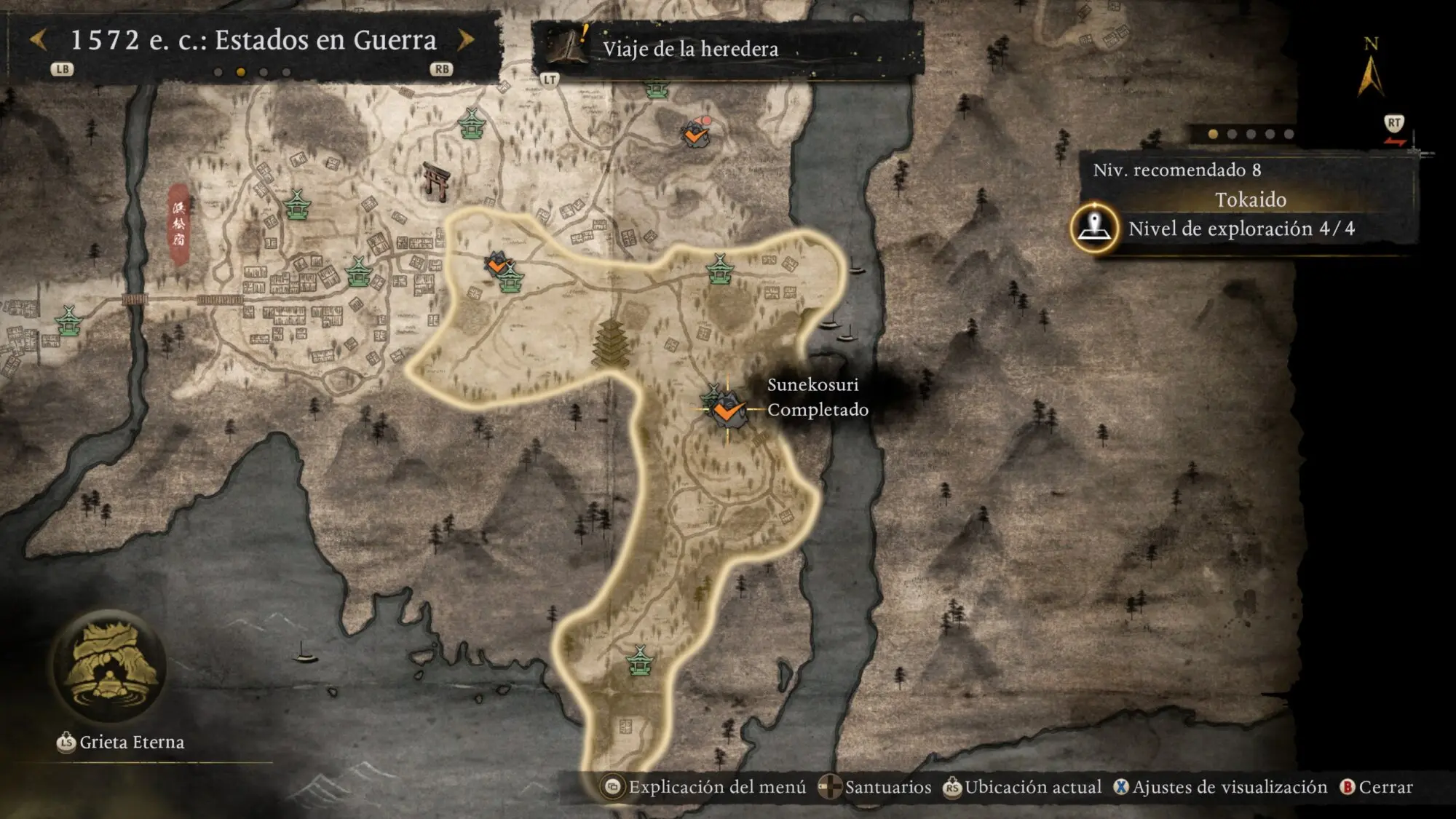Select the completed marker with red dot
The width and height of the screenshot is (1456, 819).
[695, 134]
